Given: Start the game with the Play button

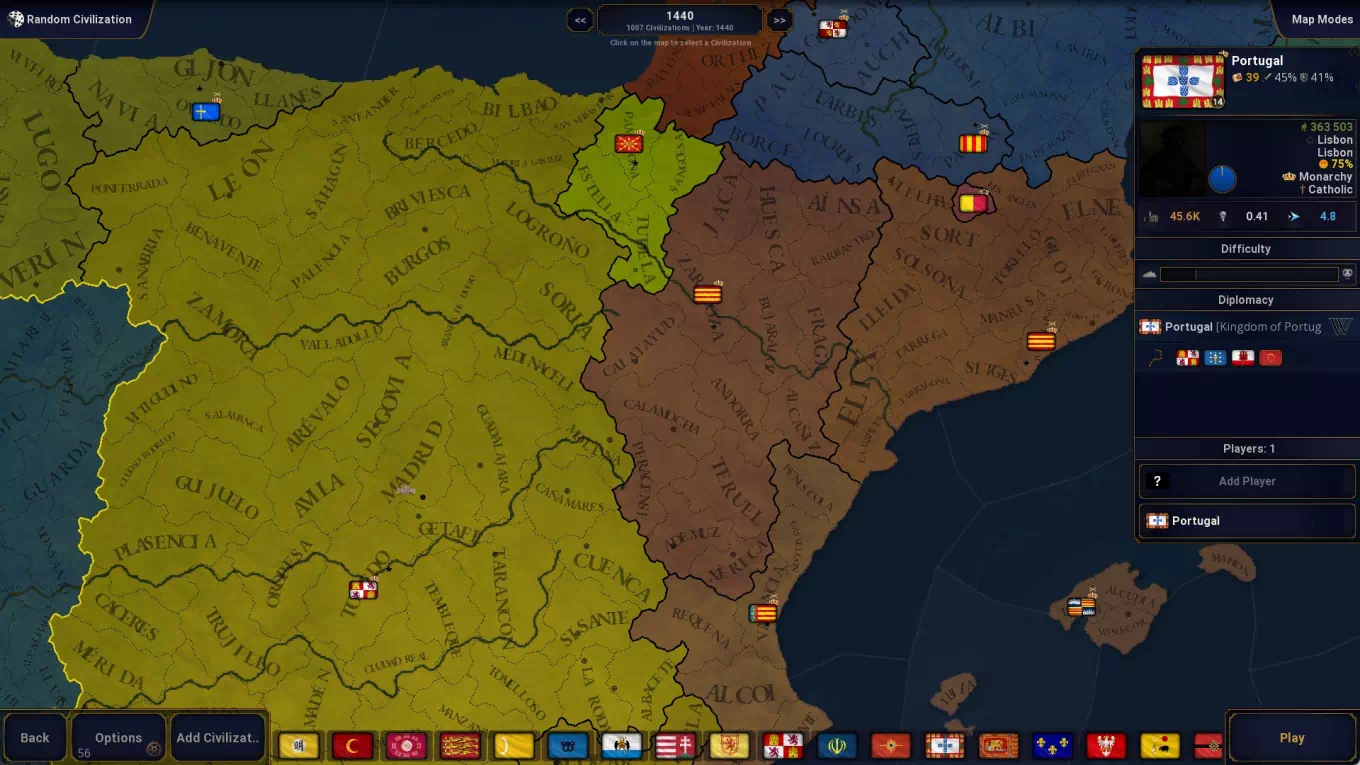Looking at the screenshot, I should [x=1291, y=738].
